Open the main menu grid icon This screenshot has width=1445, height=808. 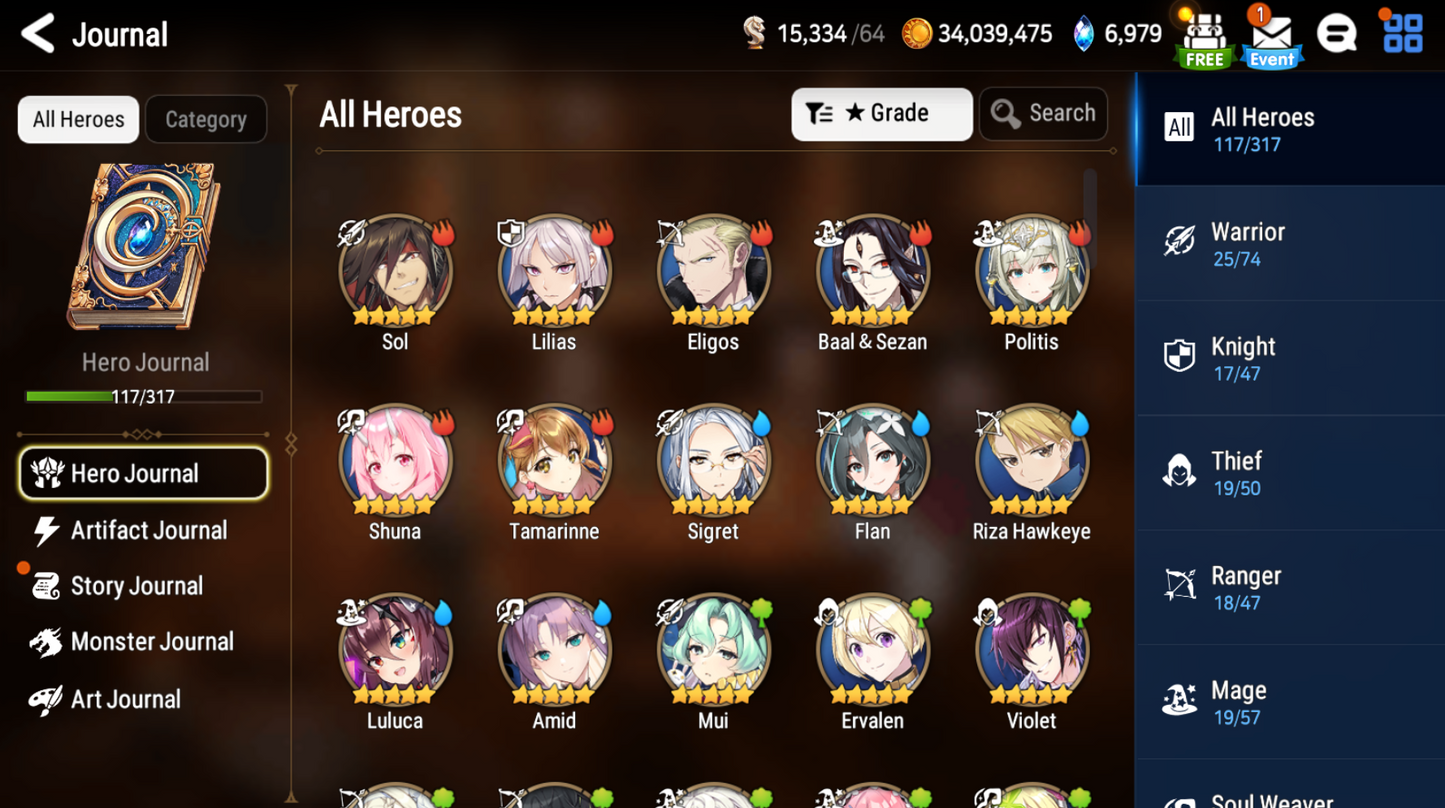tap(1403, 33)
